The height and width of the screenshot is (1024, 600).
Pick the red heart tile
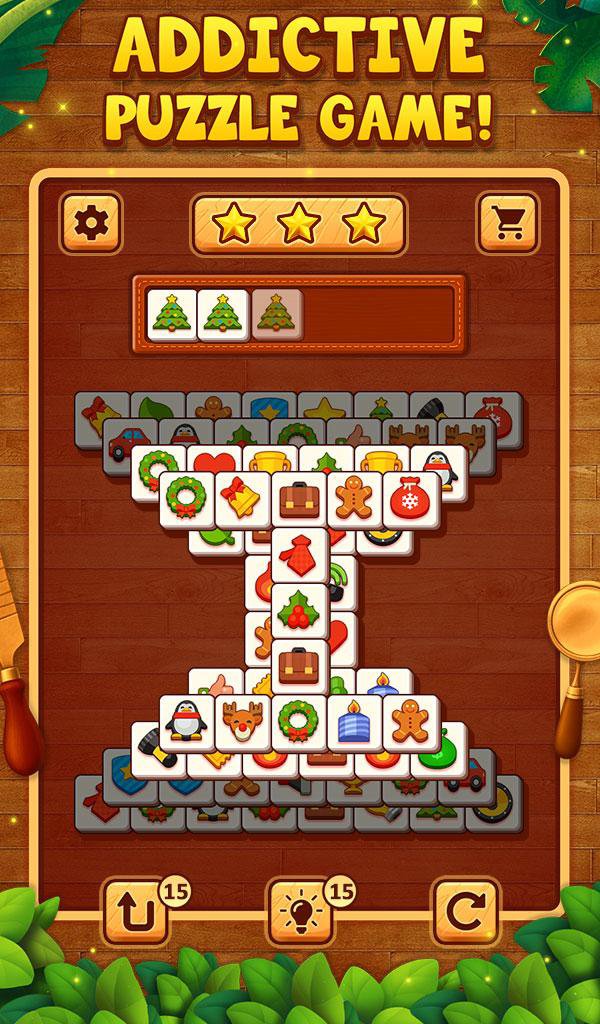(215, 463)
